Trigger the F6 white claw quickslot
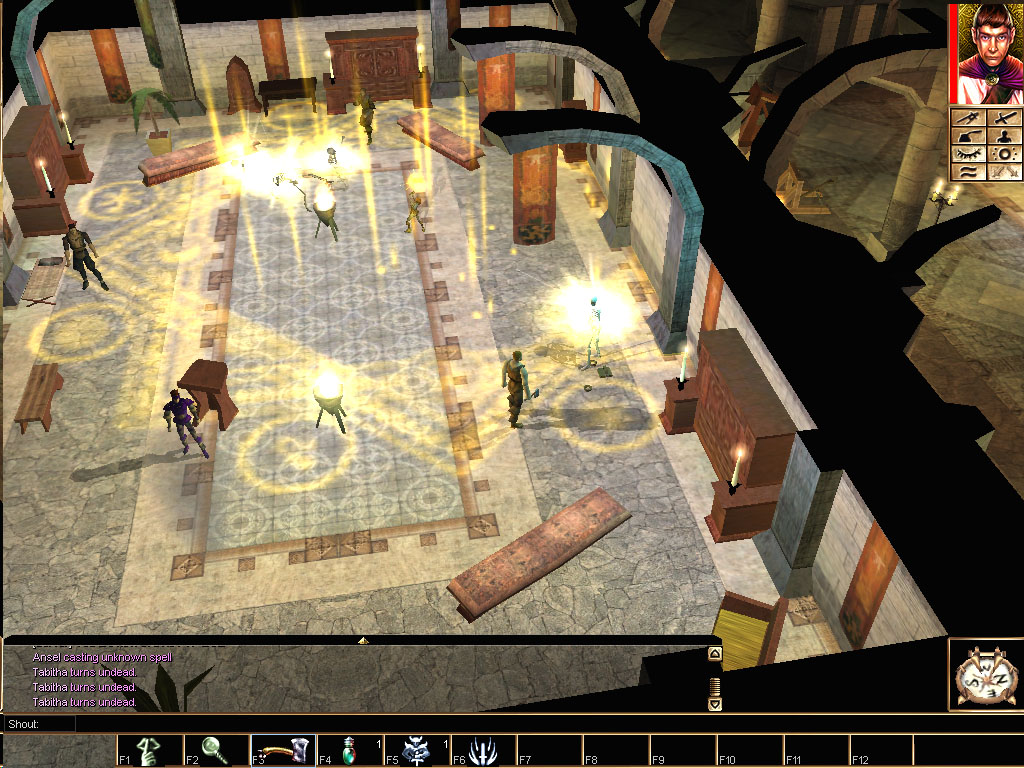The image size is (1024, 768). coord(483,750)
